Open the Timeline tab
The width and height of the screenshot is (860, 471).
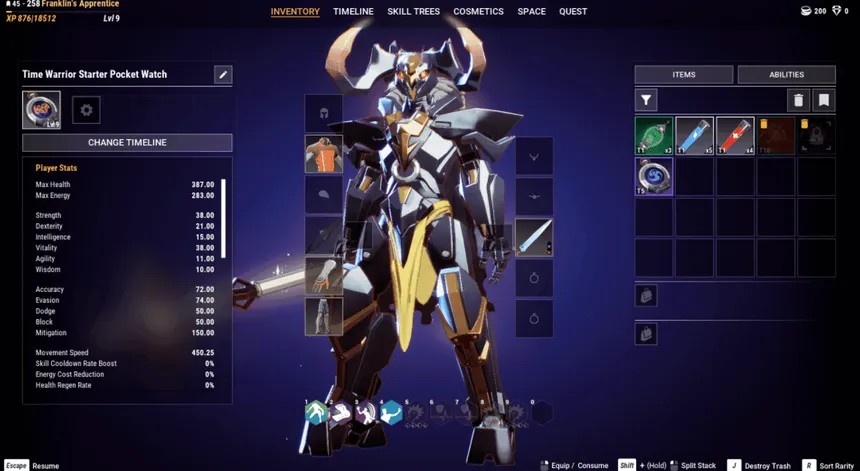point(353,12)
